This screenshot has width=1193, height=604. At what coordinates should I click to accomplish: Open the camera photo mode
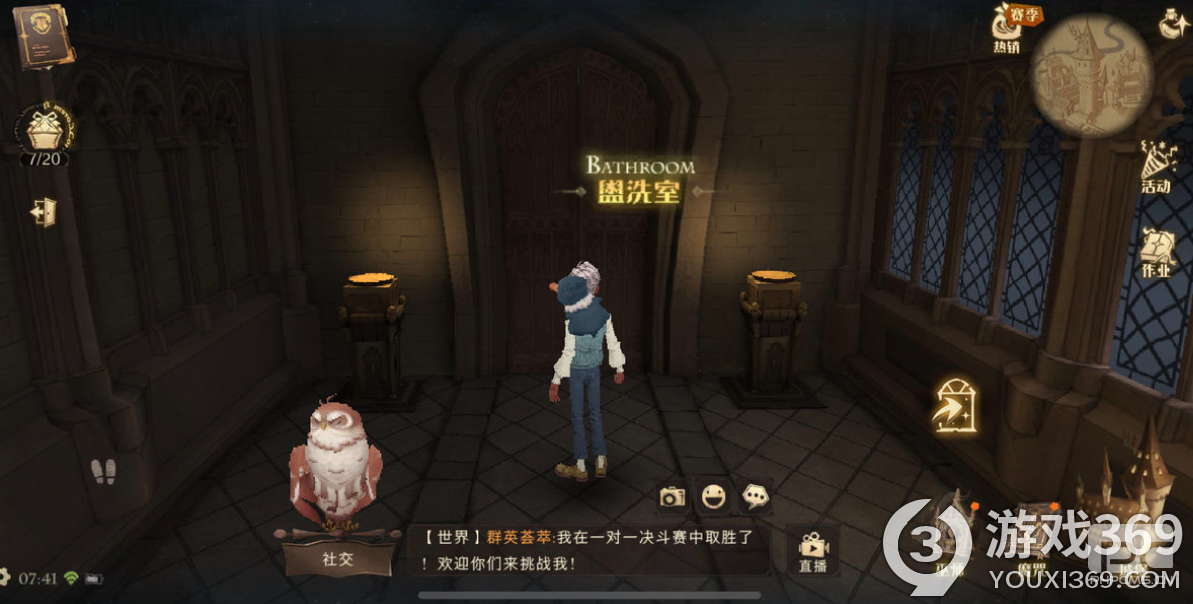[x=673, y=496]
